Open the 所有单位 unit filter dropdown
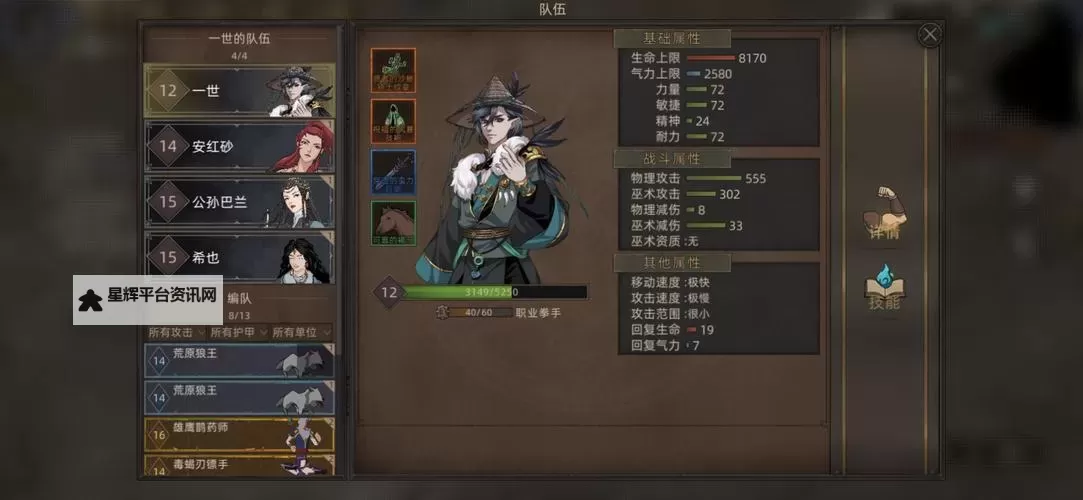 (x=300, y=332)
